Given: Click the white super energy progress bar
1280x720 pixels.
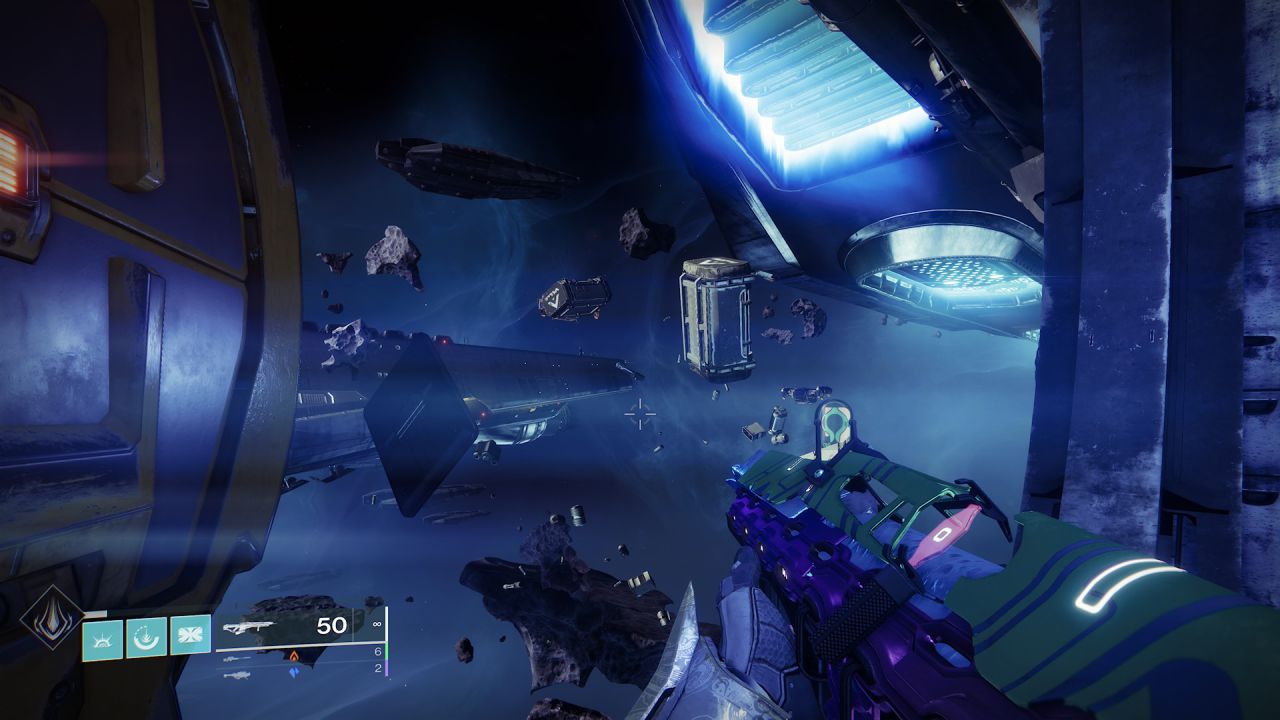Looking at the screenshot, I should [x=96, y=612].
